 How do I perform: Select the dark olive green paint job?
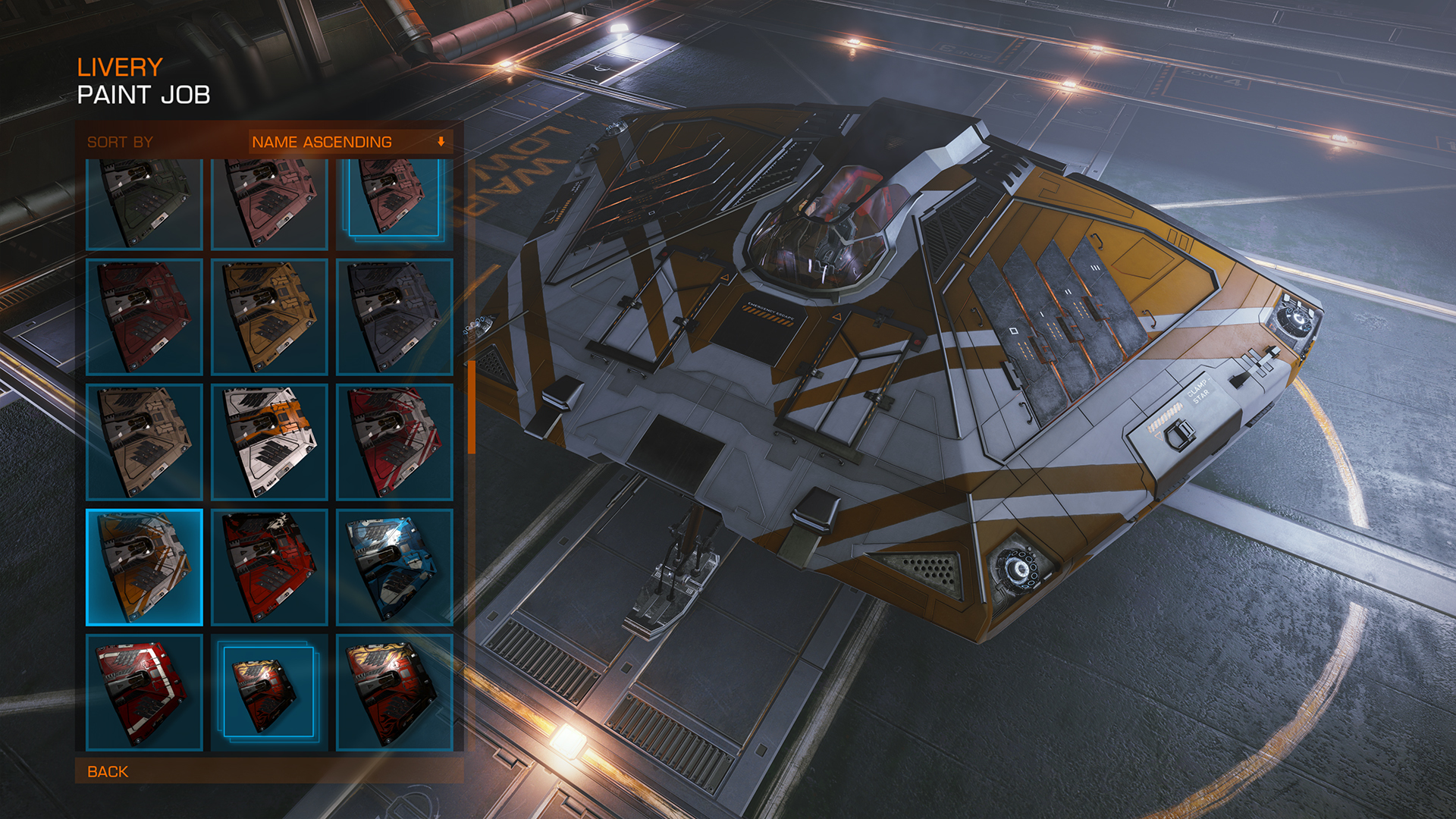click(x=144, y=203)
